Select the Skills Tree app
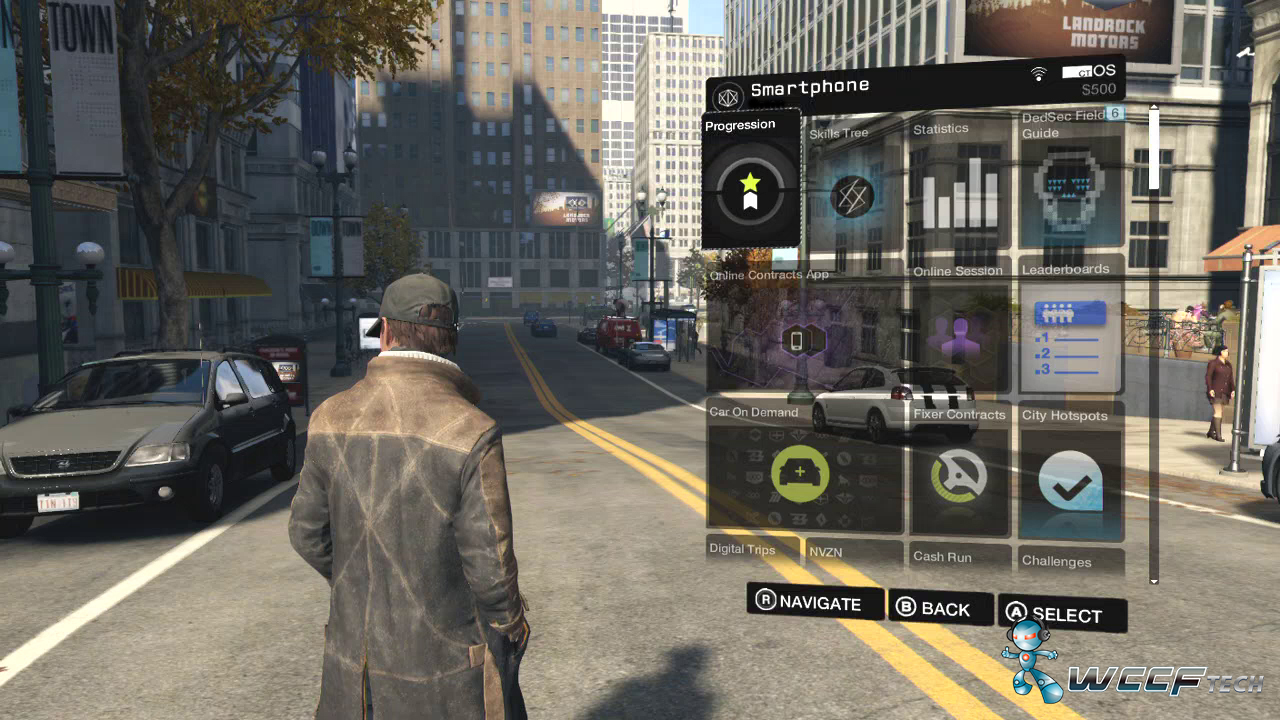 [x=852, y=195]
